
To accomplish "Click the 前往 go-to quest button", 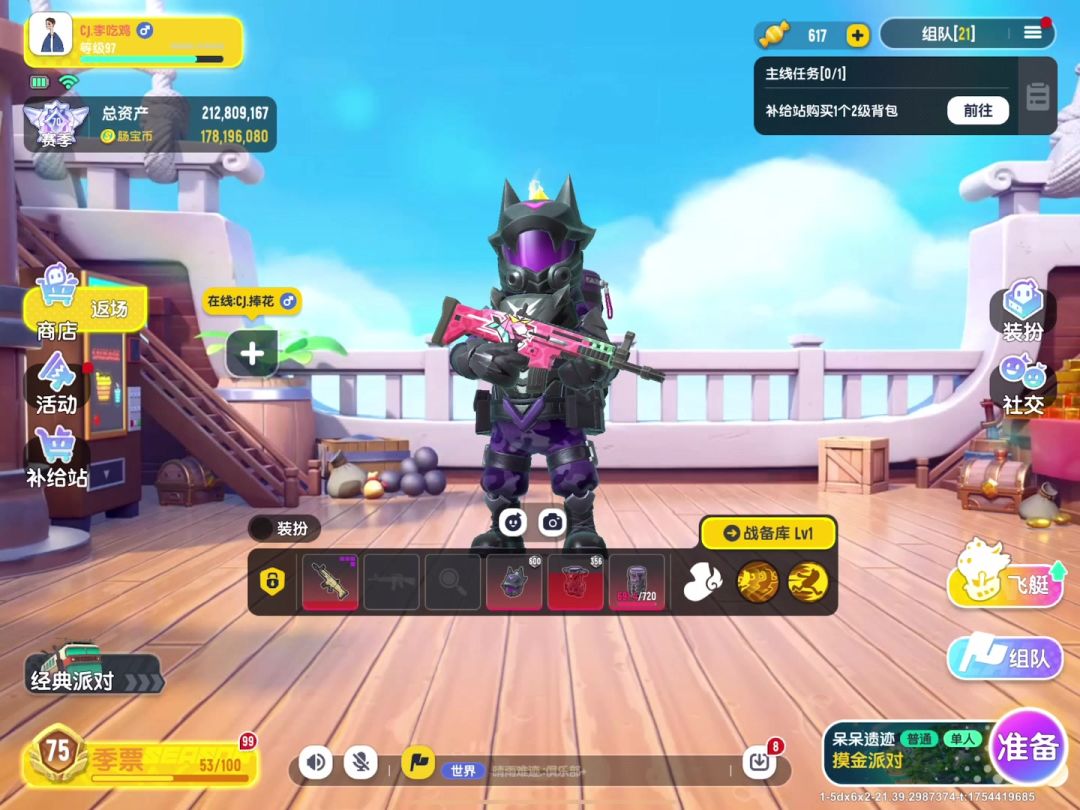I will (977, 110).
